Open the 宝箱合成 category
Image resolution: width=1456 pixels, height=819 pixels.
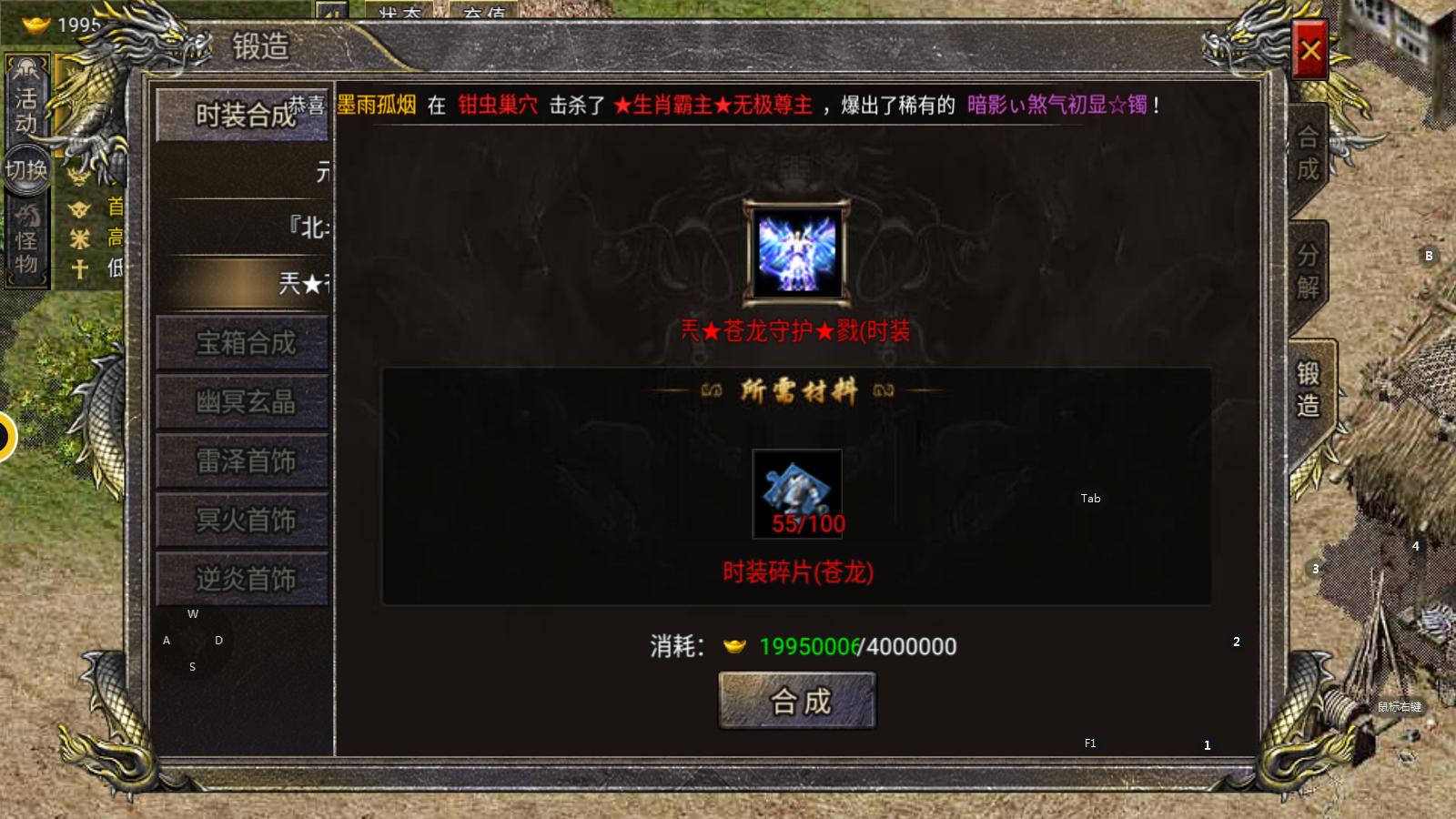241,344
